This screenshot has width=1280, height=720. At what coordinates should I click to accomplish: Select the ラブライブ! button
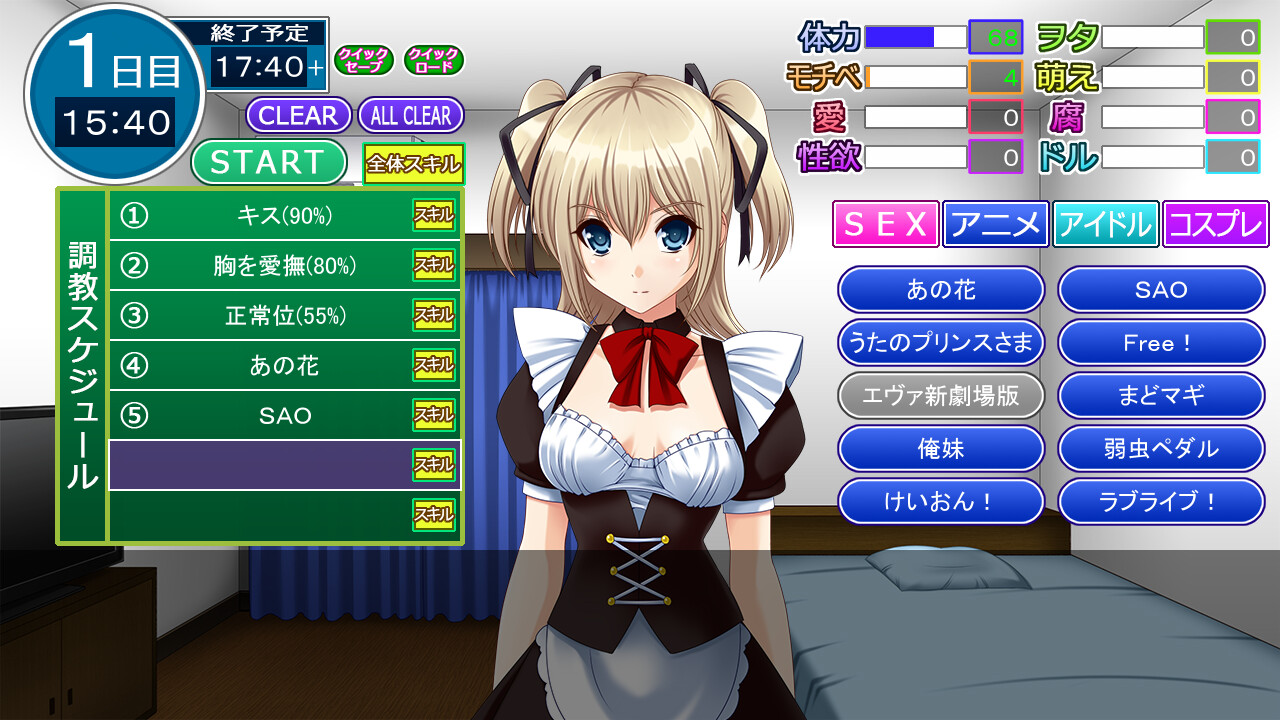pos(1161,502)
